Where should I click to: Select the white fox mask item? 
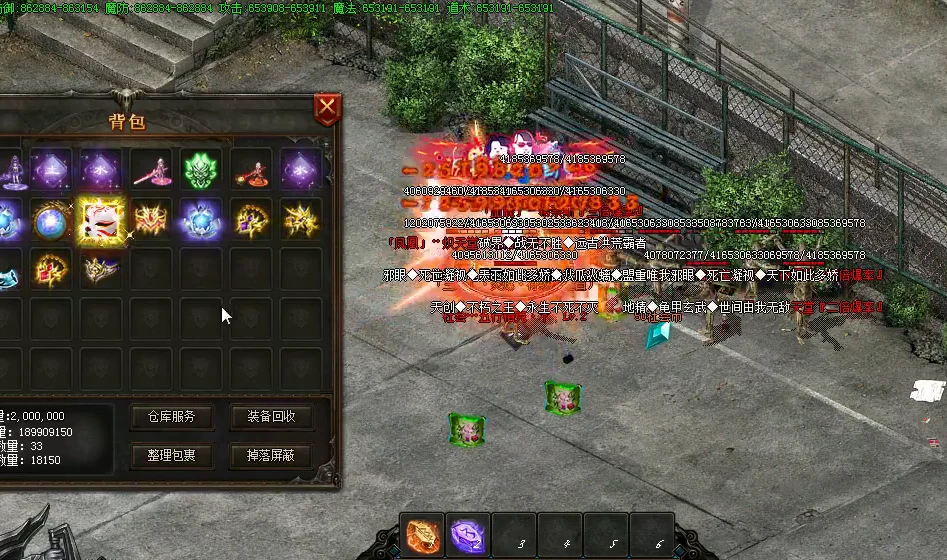(x=101, y=219)
